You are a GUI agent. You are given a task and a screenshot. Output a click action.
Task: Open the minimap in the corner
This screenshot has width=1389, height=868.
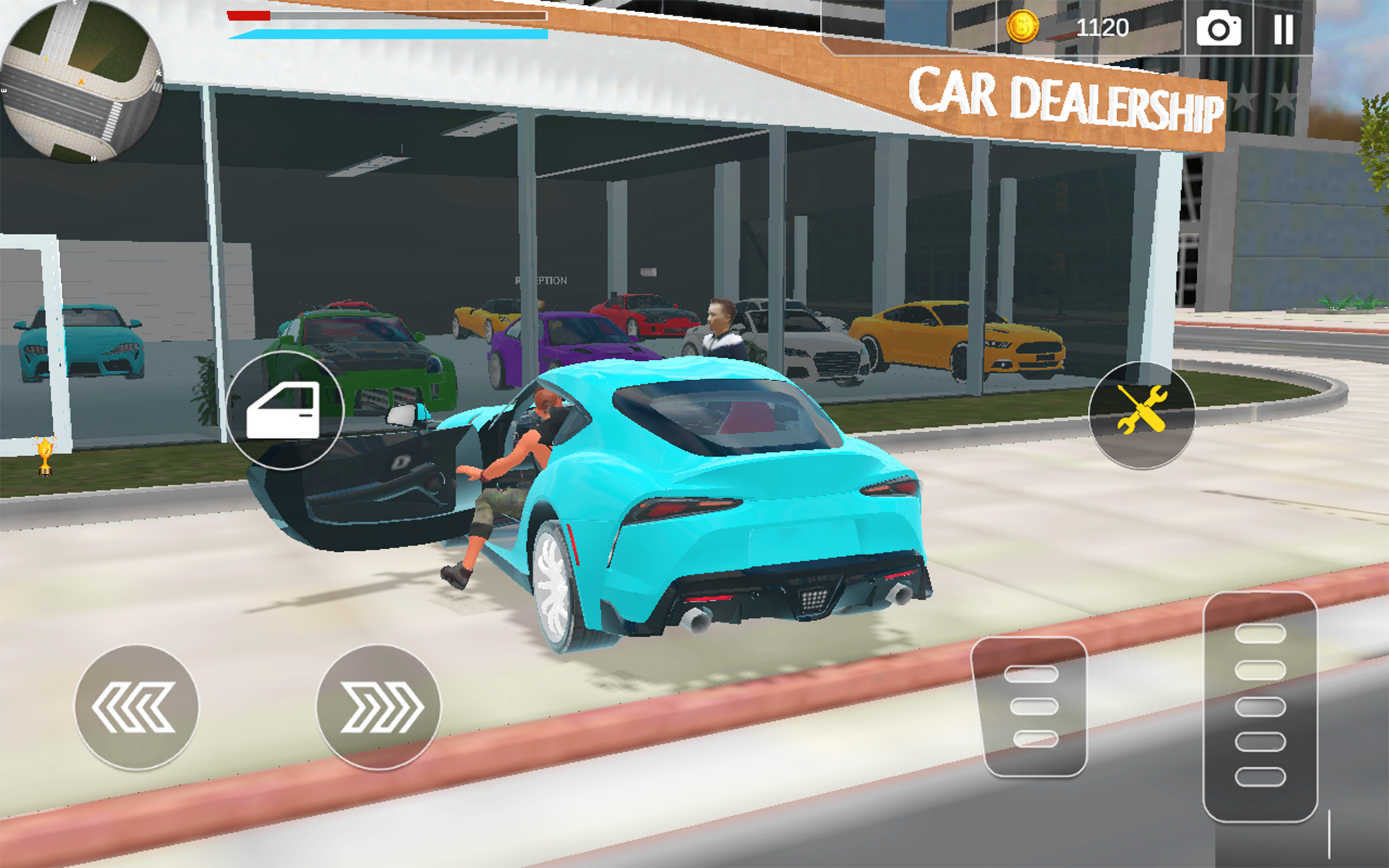83,83
